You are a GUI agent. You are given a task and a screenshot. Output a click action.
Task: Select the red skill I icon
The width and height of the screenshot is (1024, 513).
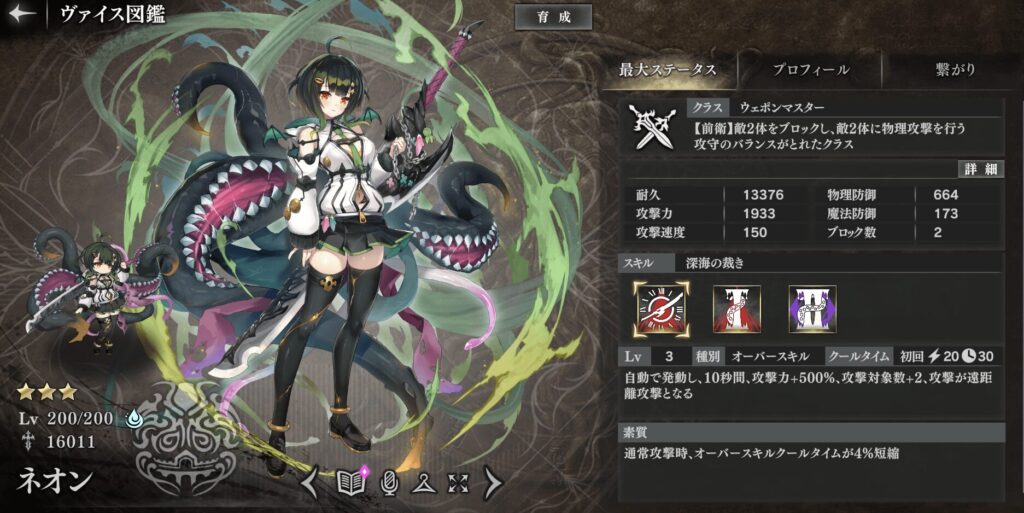click(735, 308)
